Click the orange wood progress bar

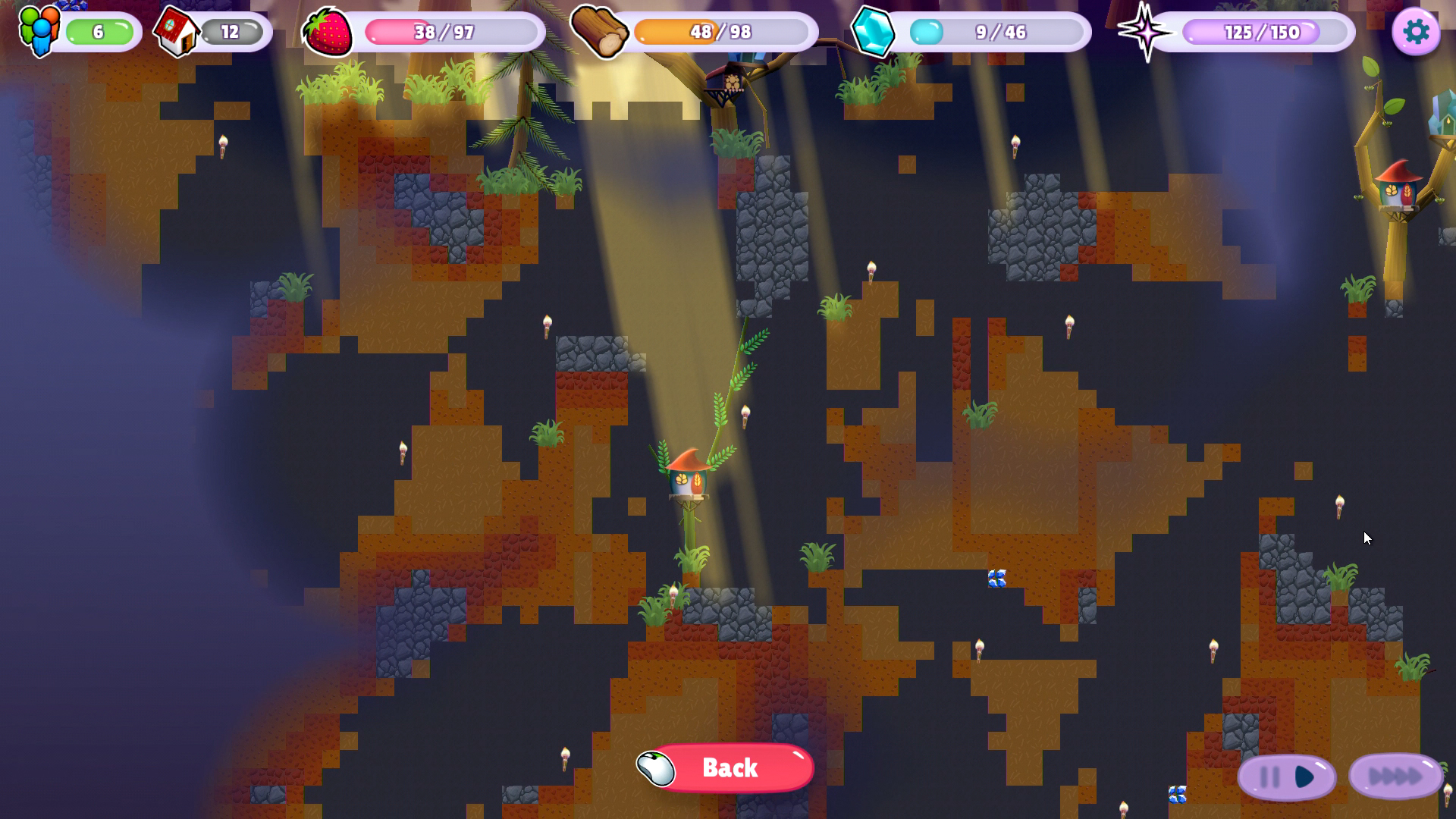click(720, 32)
